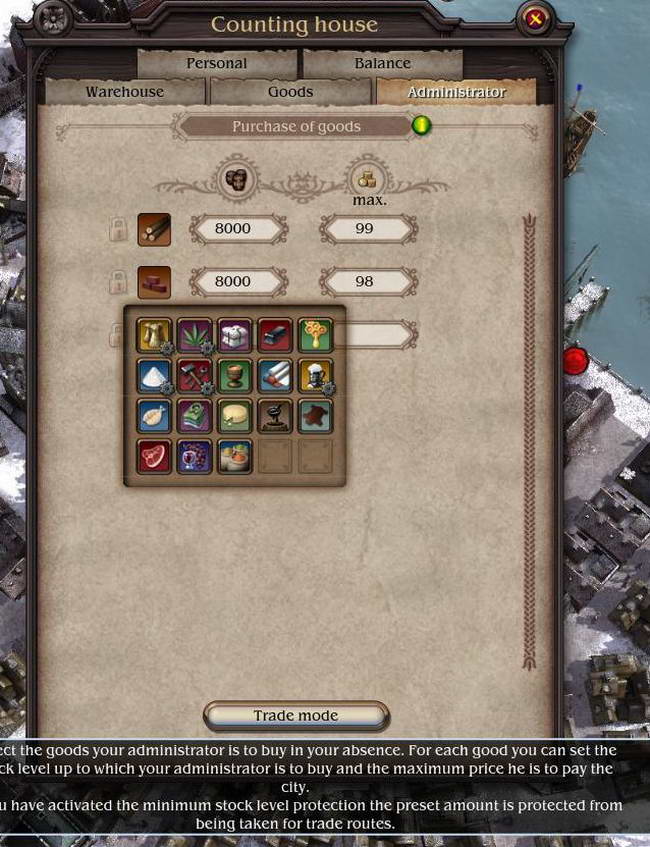Screen dimensions: 650x847
Task: Choose hemp from the goods picker
Action: click(194, 335)
